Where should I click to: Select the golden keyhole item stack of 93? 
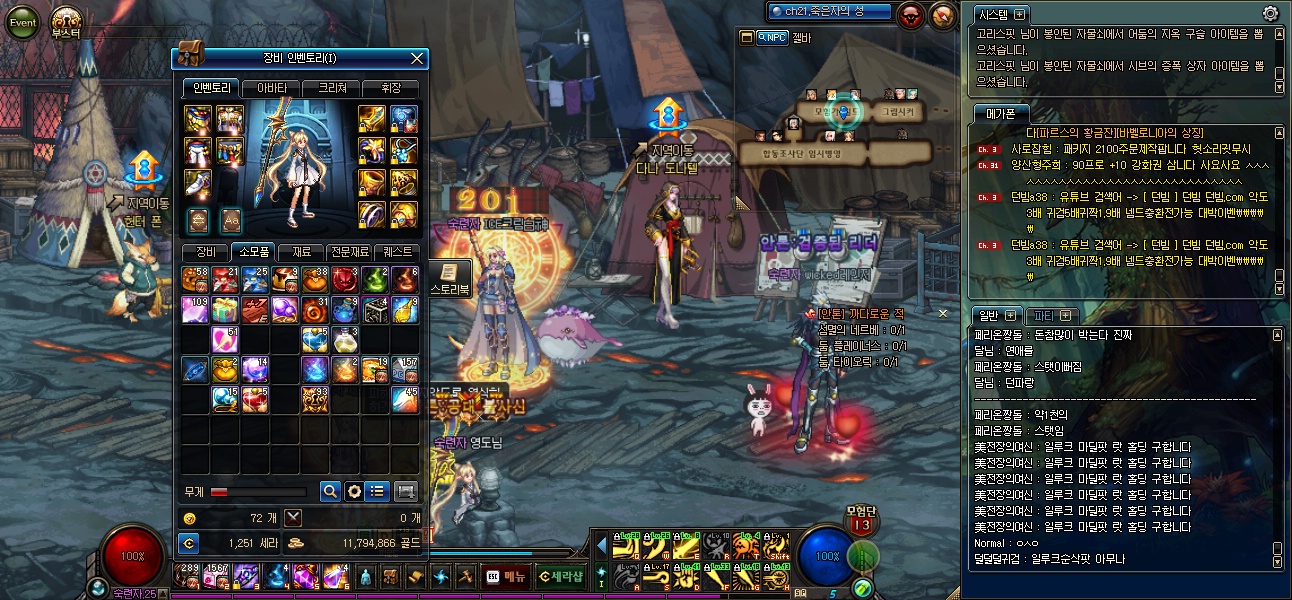click(x=315, y=400)
